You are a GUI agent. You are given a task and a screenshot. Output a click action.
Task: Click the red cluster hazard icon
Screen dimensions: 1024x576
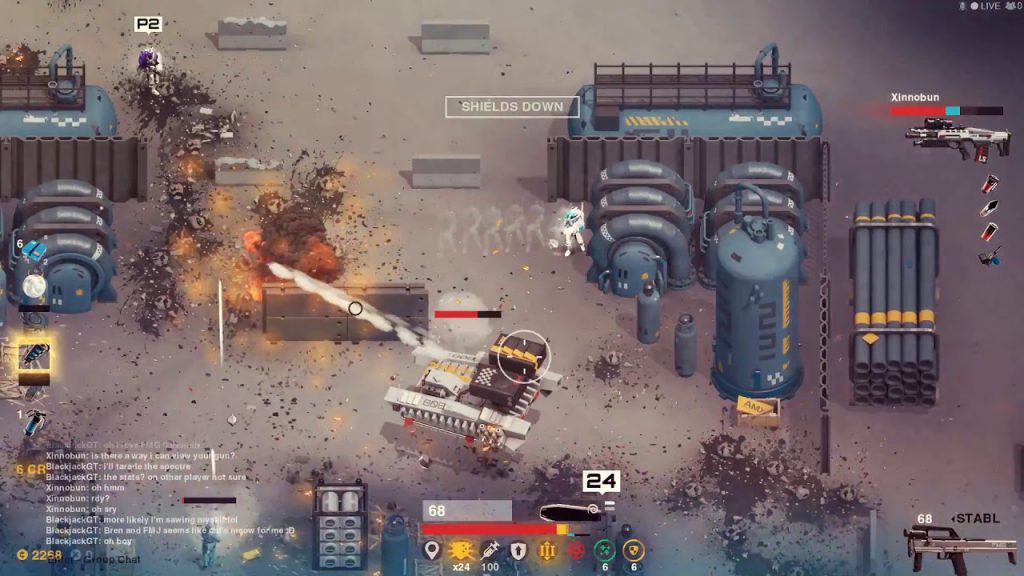tap(576, 550)
